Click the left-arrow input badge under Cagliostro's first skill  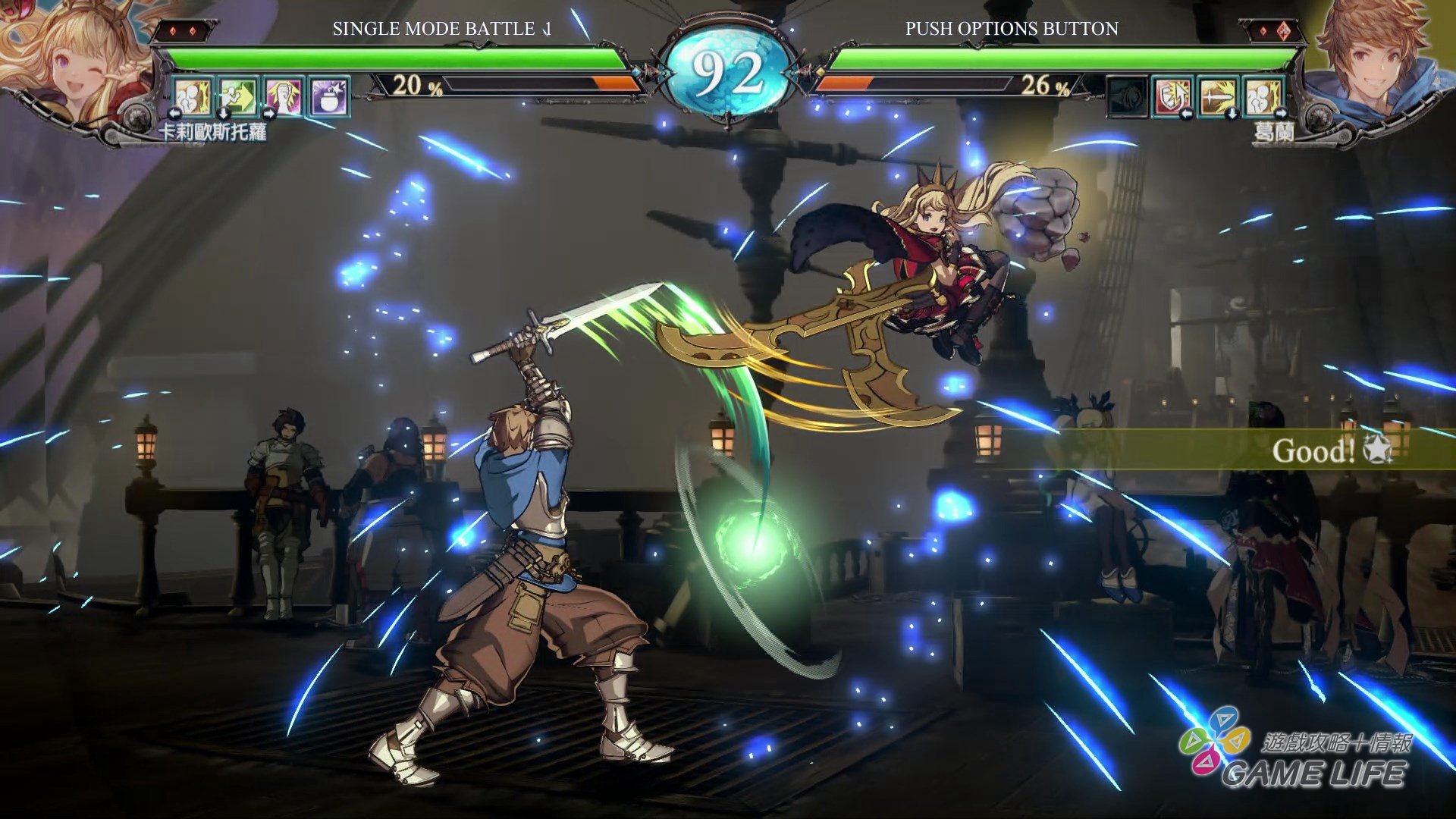click(175, 114)
